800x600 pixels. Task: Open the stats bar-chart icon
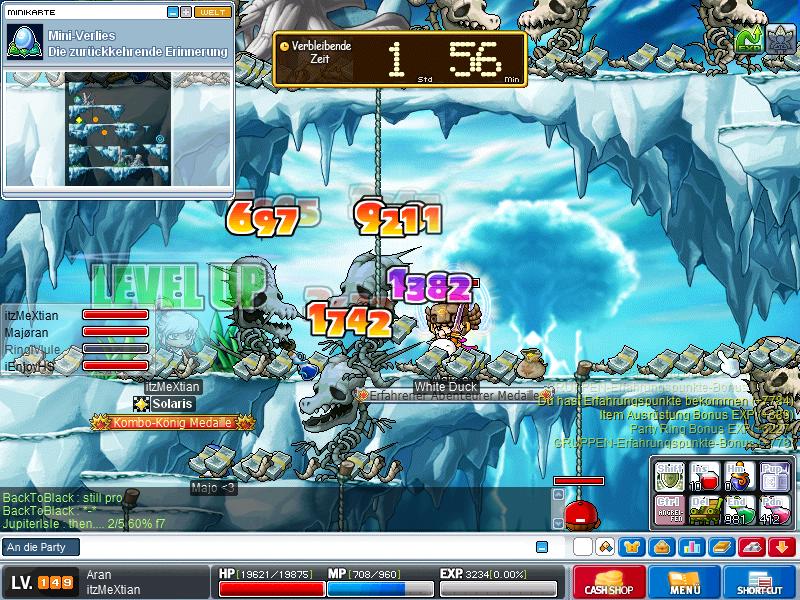(x=690, y=547)
